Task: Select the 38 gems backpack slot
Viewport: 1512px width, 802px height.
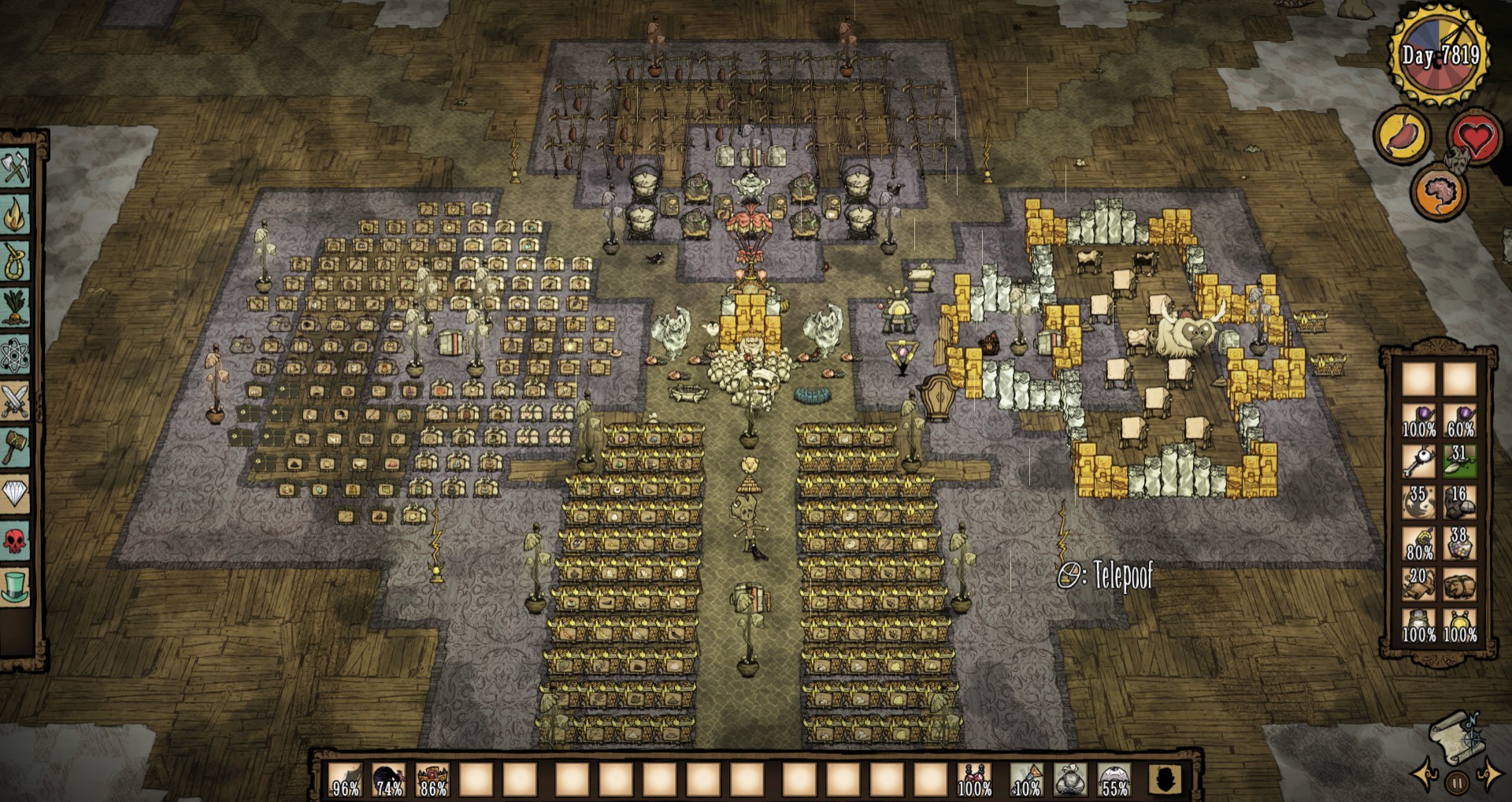Action: (1459, 543)
